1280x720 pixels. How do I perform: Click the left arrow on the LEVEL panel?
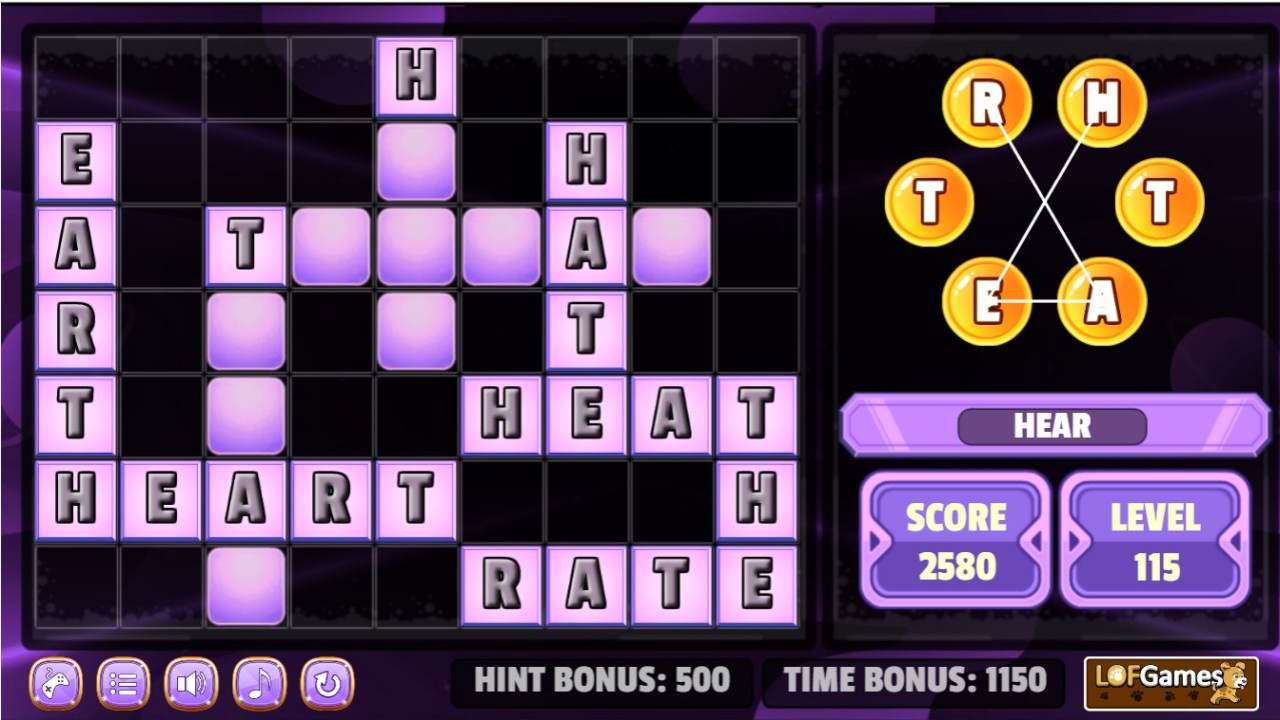(x=1075, y=540)
